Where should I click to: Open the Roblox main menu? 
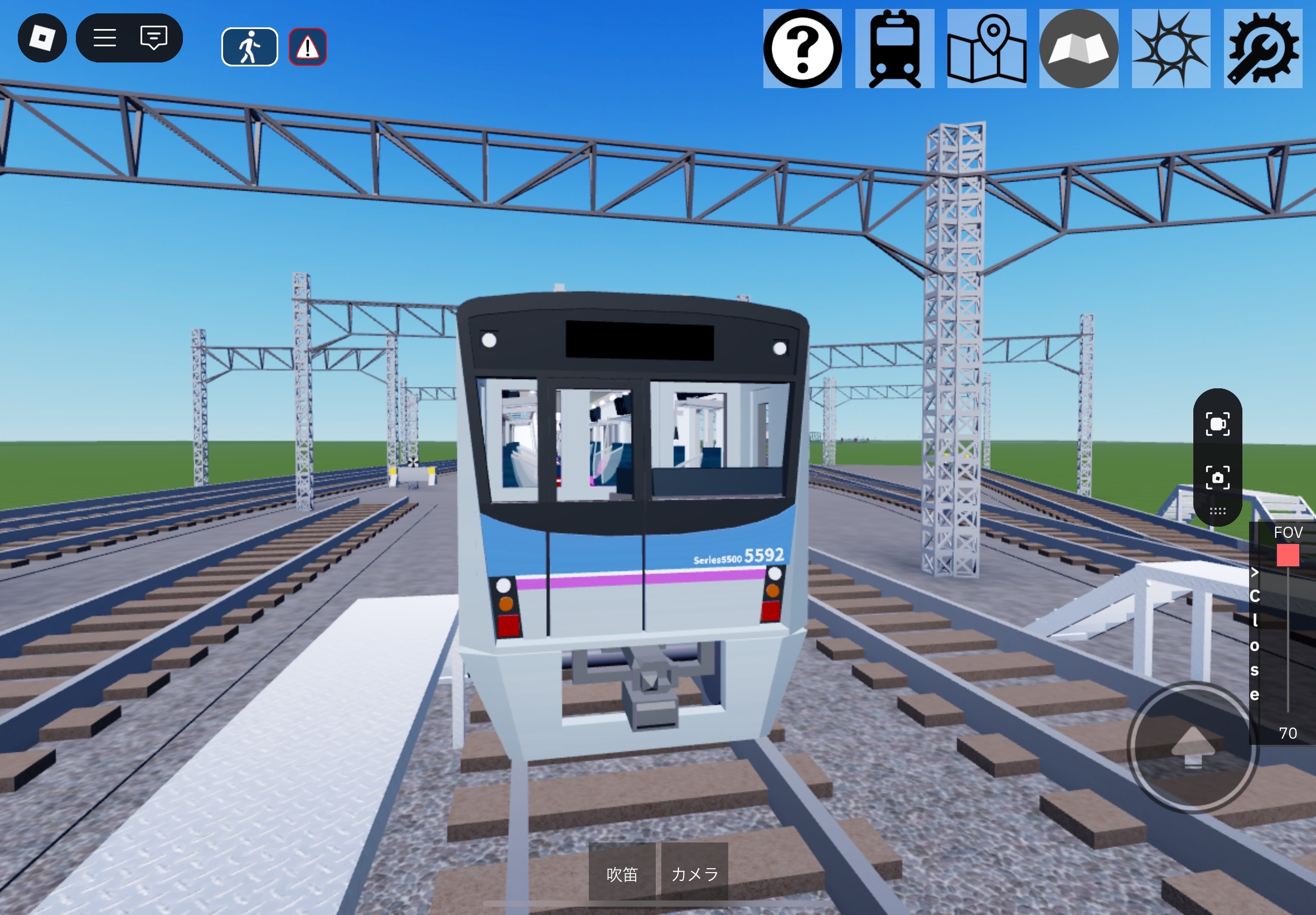[x=42, y=38]
